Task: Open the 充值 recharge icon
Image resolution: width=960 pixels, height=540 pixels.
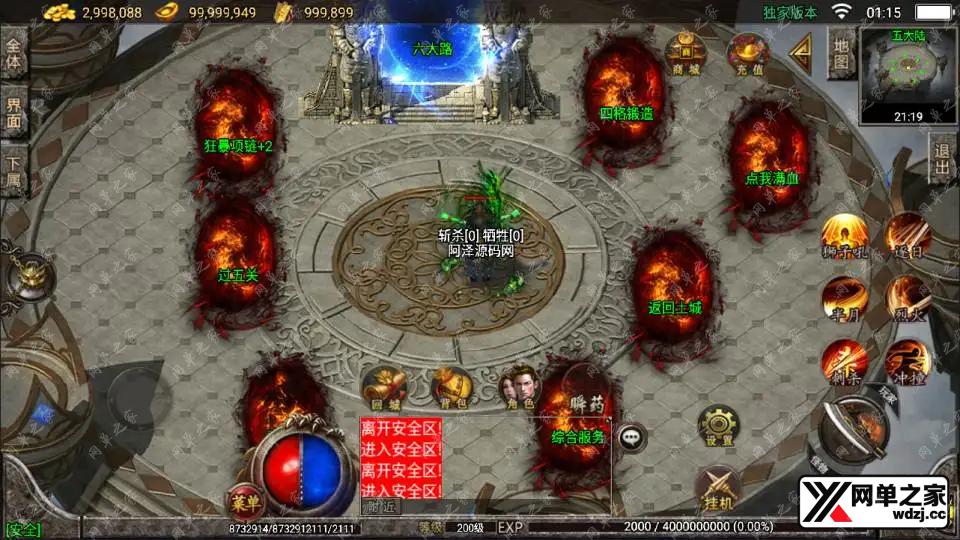Action: (746, 53)
